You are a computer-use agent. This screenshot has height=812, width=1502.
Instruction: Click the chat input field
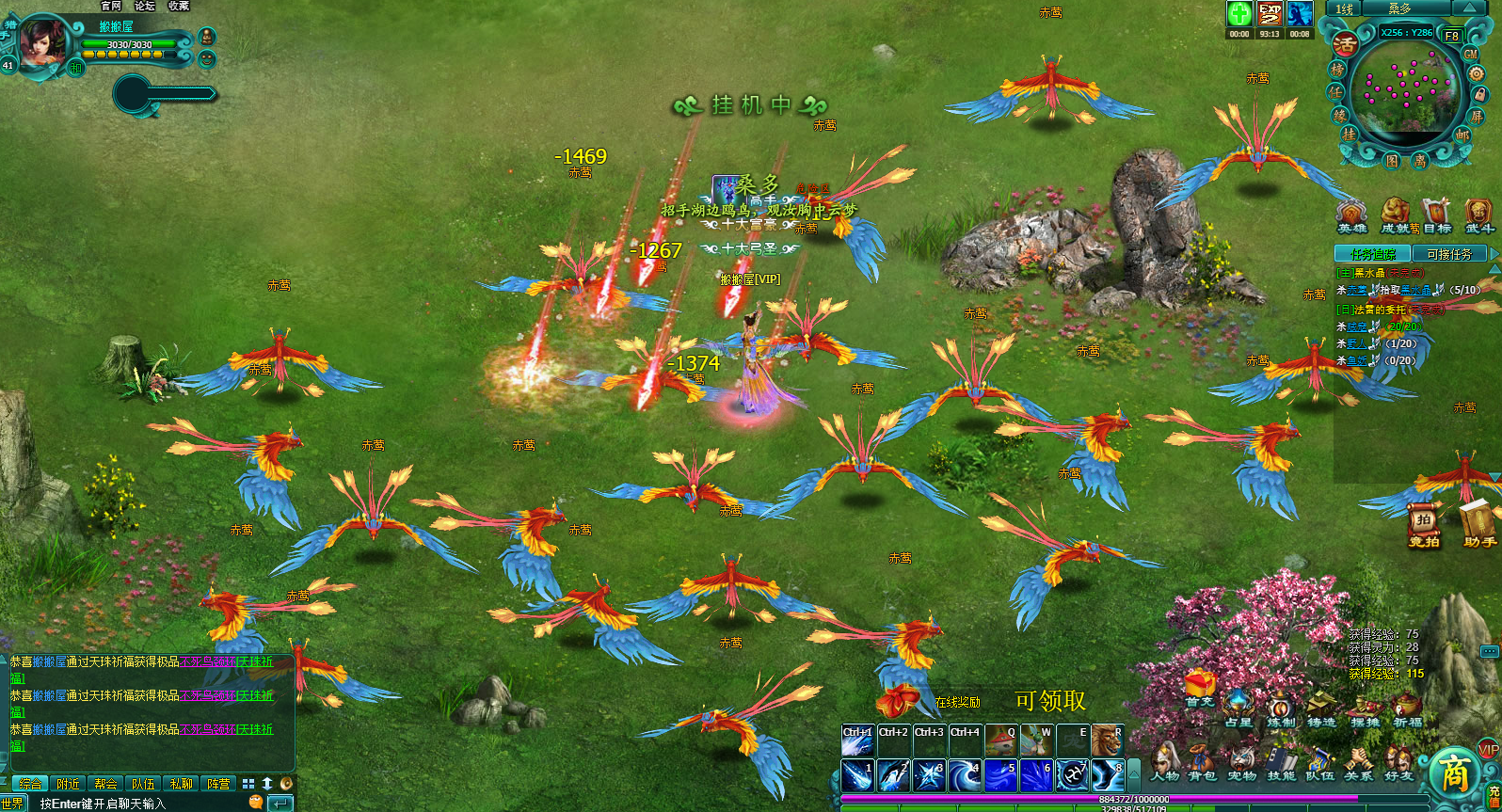(x=141, y=804)
